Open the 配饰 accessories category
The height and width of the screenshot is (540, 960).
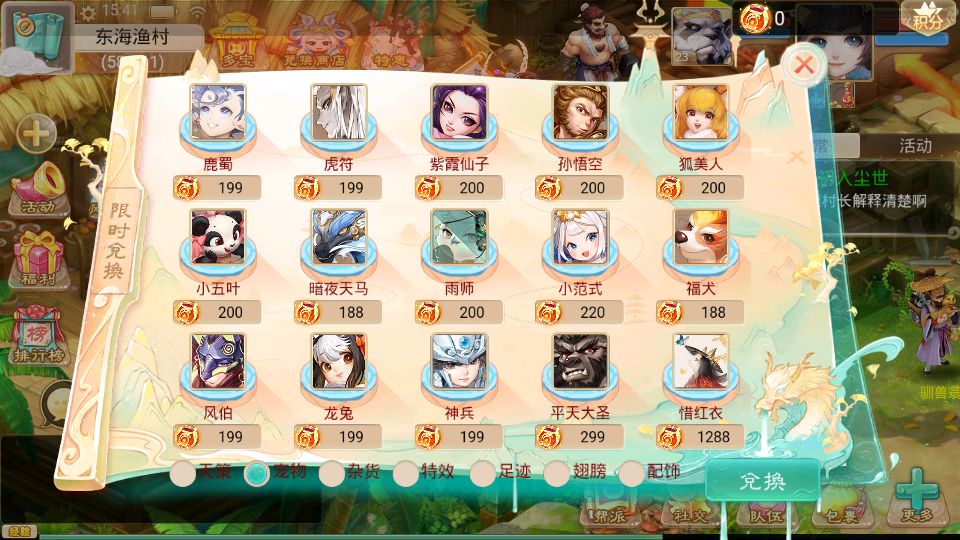(632, 474)
